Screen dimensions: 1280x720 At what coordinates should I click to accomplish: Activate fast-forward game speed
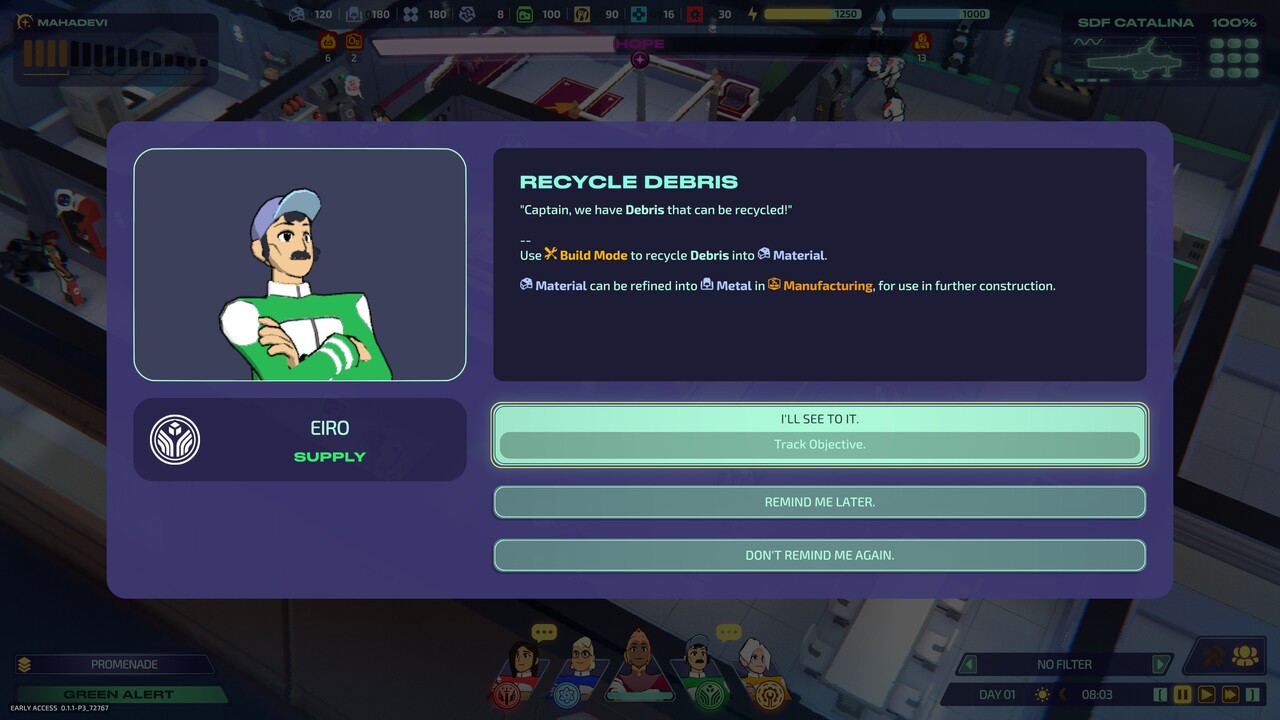click(1230, 694)
